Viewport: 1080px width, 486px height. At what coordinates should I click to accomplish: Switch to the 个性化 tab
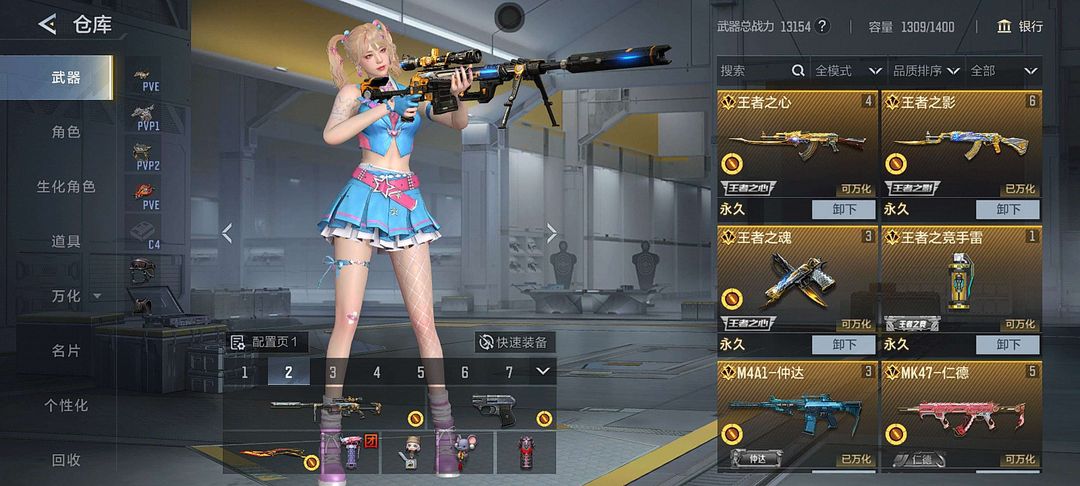coord(66,405)
